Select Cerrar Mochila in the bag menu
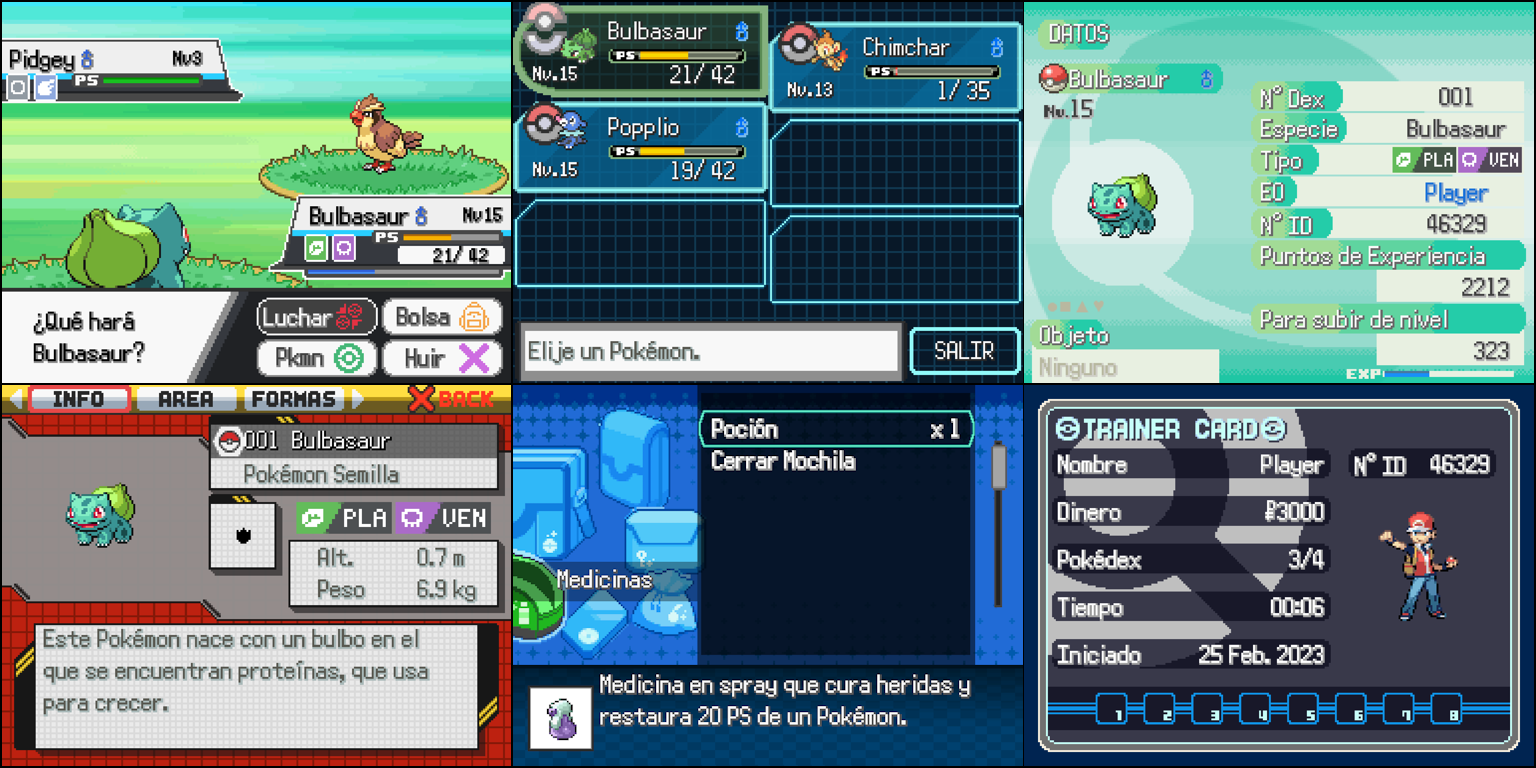This screenshot has height=768, width=1536. pyautogui.click(x=782, y=462)
